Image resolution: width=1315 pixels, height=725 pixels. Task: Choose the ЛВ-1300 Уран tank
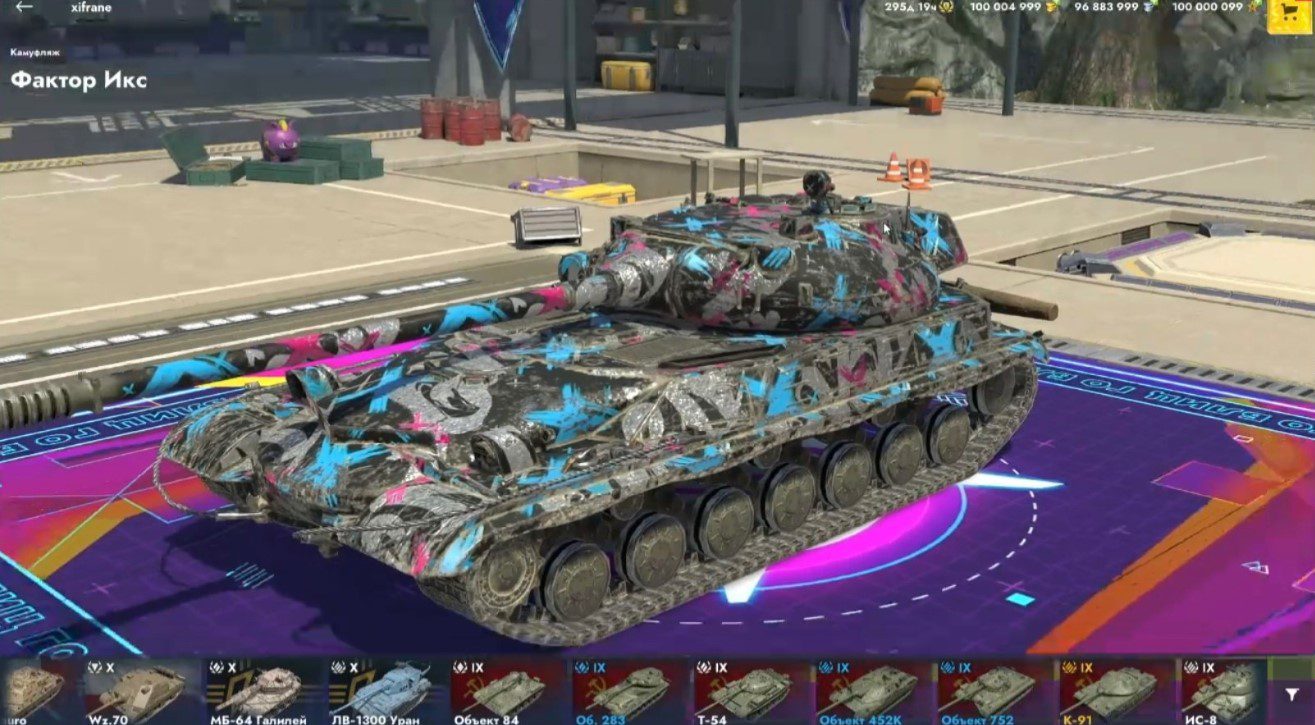(386, 691)
